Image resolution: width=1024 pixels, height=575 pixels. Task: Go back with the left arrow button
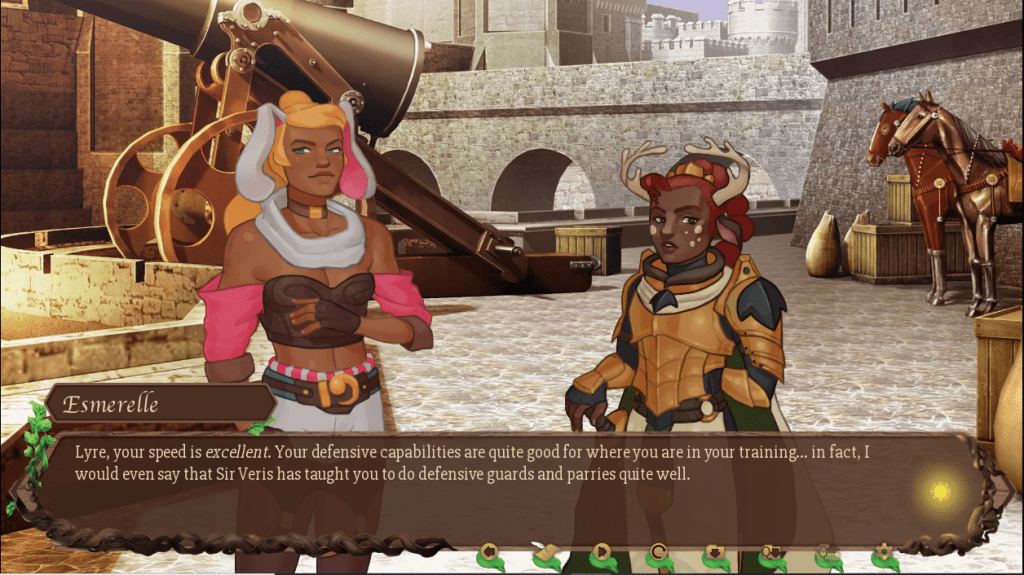pyautogui.click(x=489, y=551)
